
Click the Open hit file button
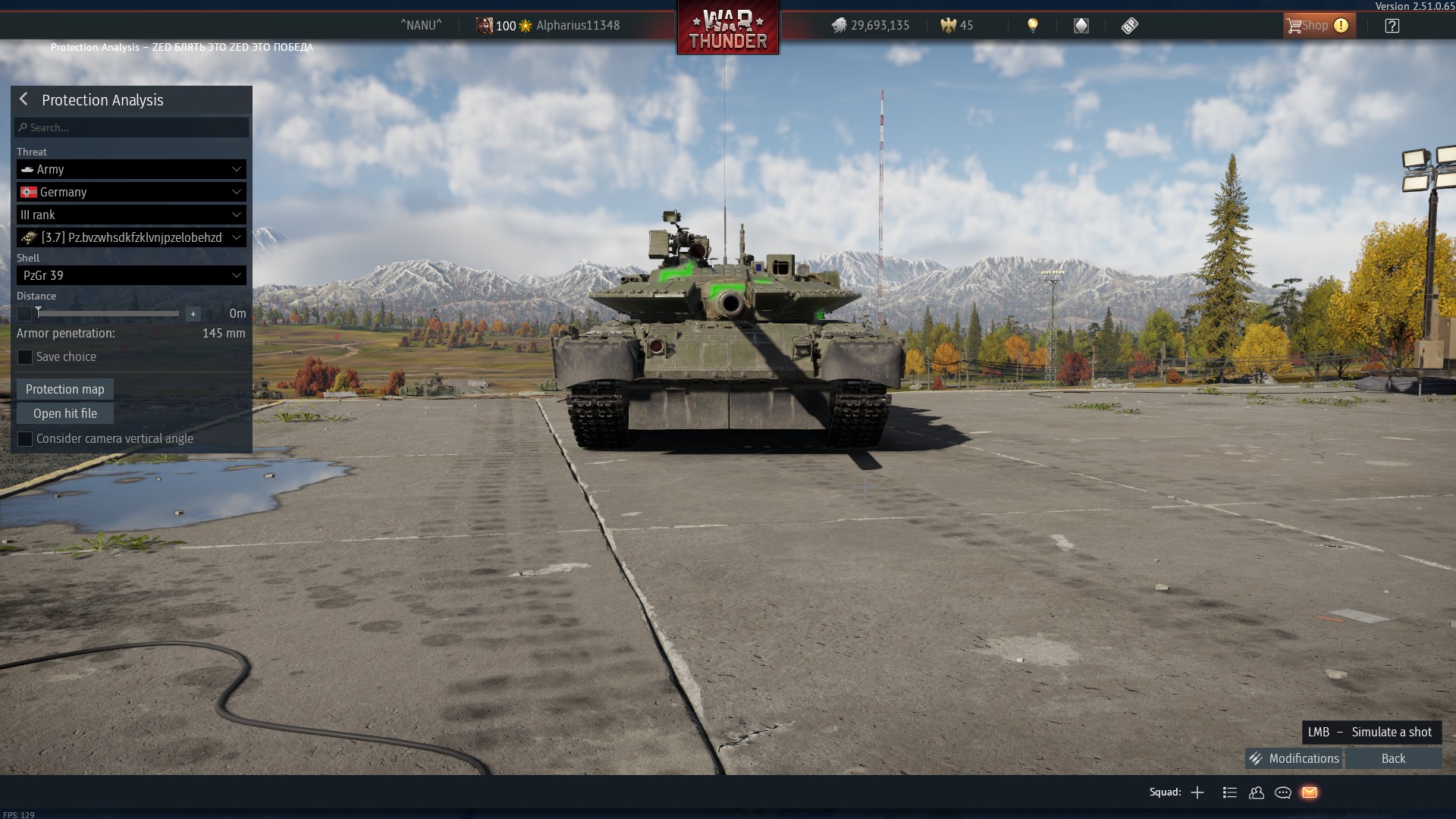click(x=65, y=413)
